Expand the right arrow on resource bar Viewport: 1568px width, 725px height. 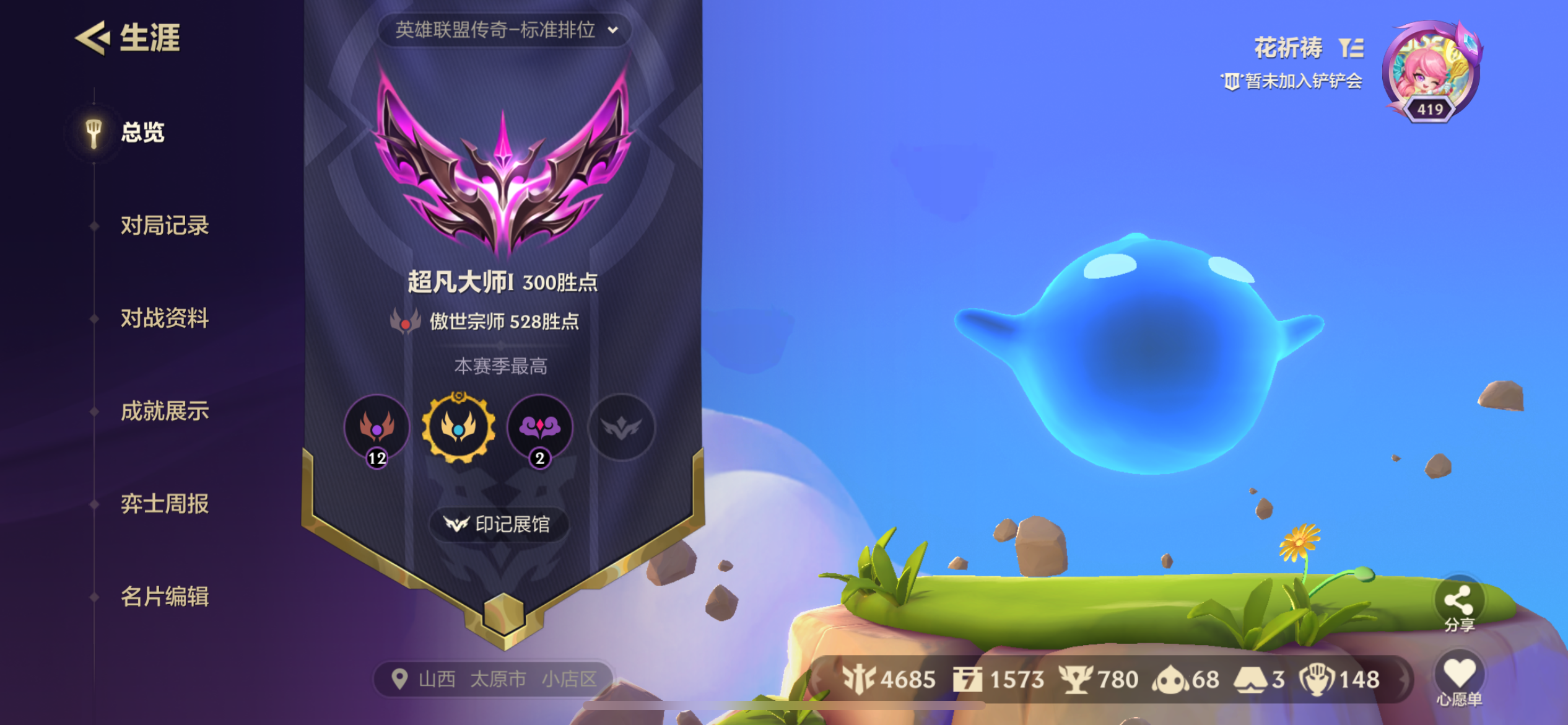(x=1402, y=680)
